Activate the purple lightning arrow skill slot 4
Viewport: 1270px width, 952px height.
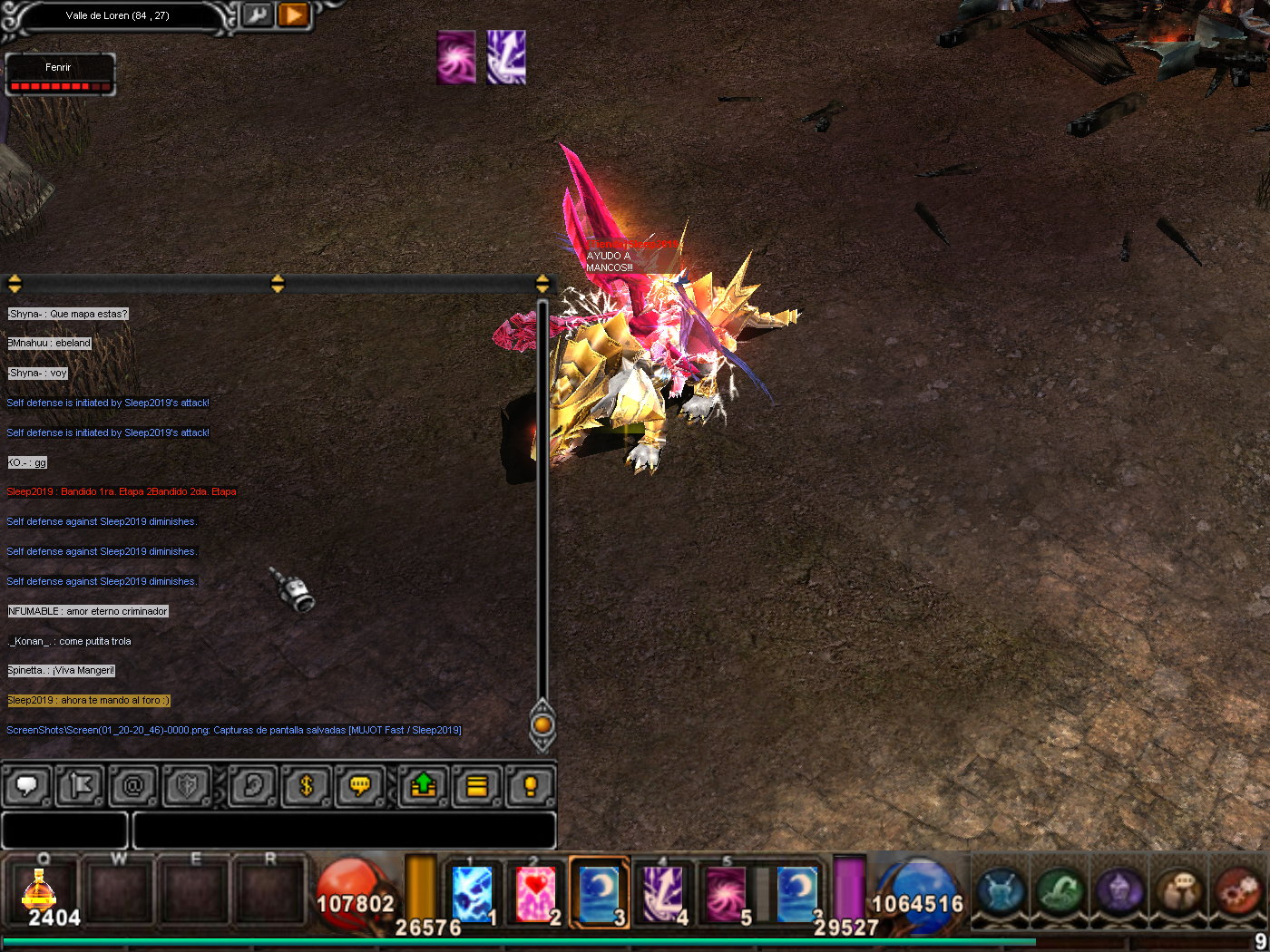coord(663,892)
